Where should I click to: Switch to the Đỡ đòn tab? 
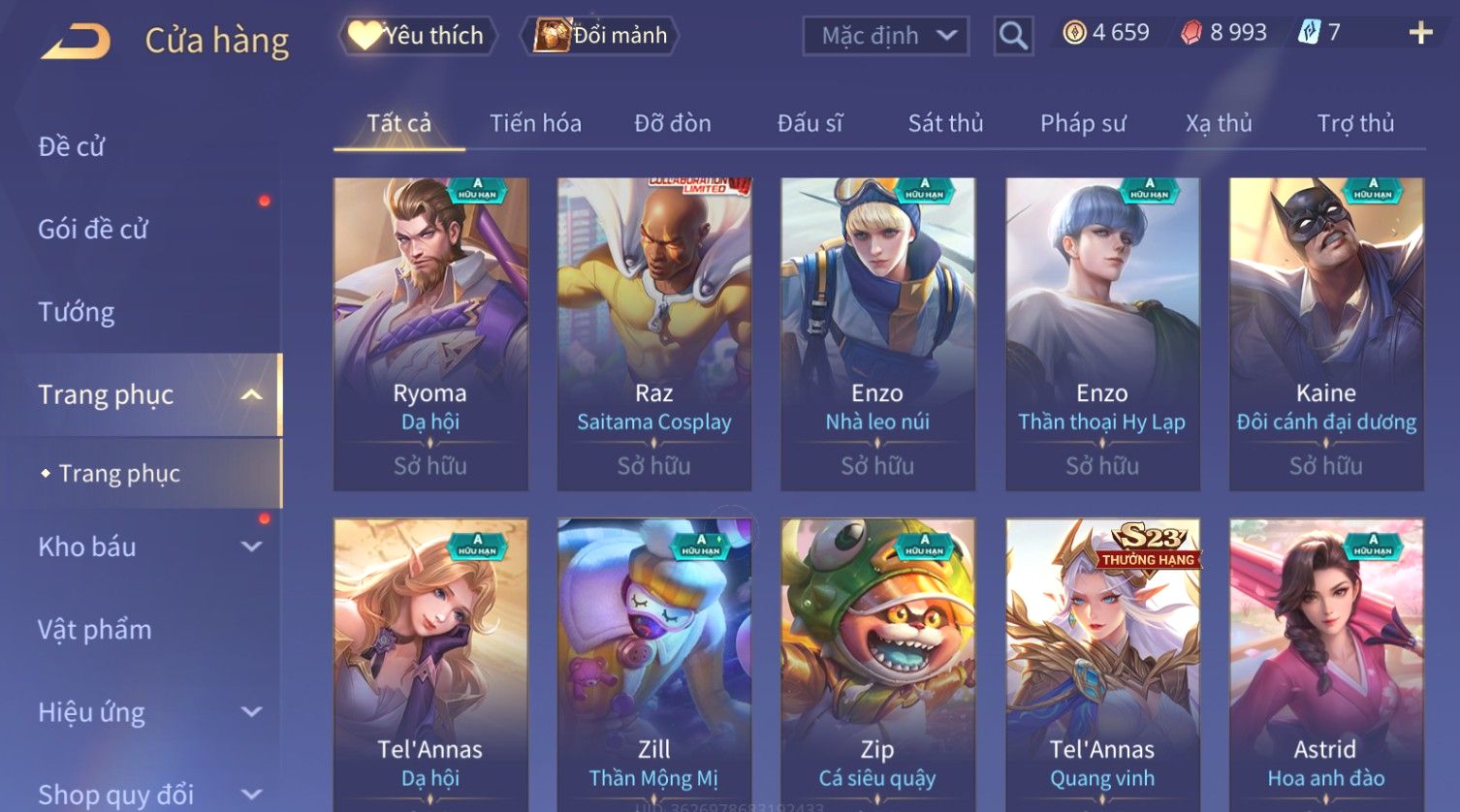(x=673, y=123)
